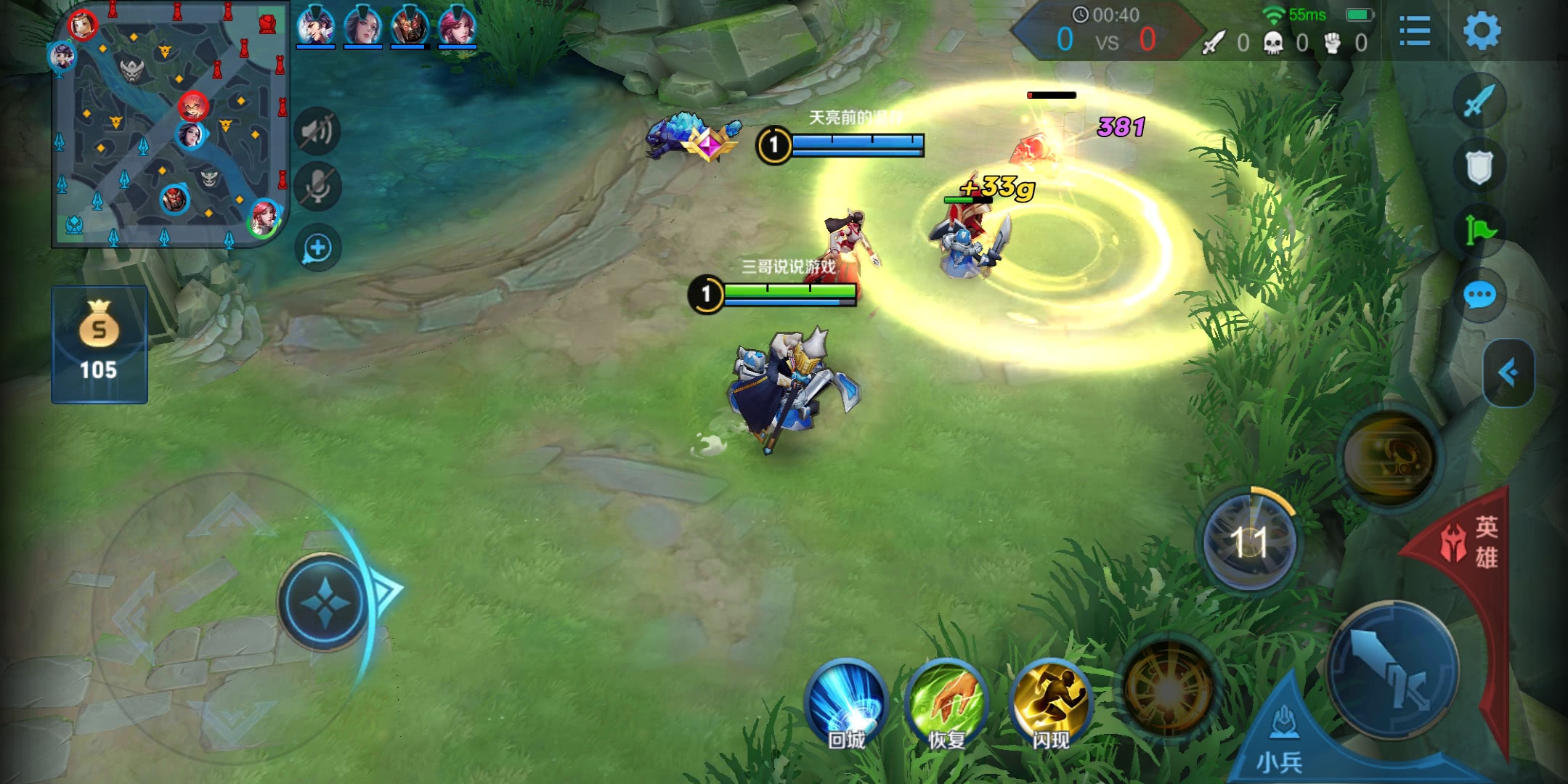Open the scoreboard list icon
Viewport: 1568px width, 784px height.
(1414, 31)
